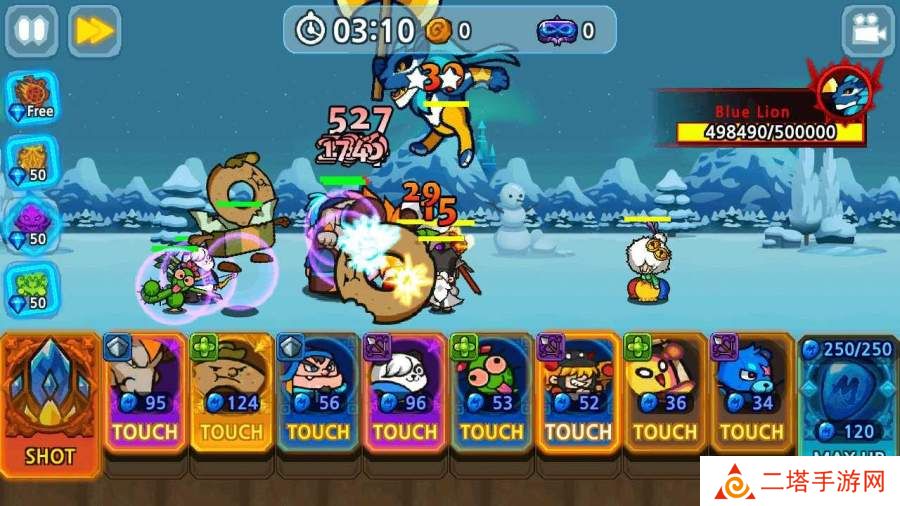Summon the 53-cost cactus unit
The image size is (900, 506).
(492, 395)
